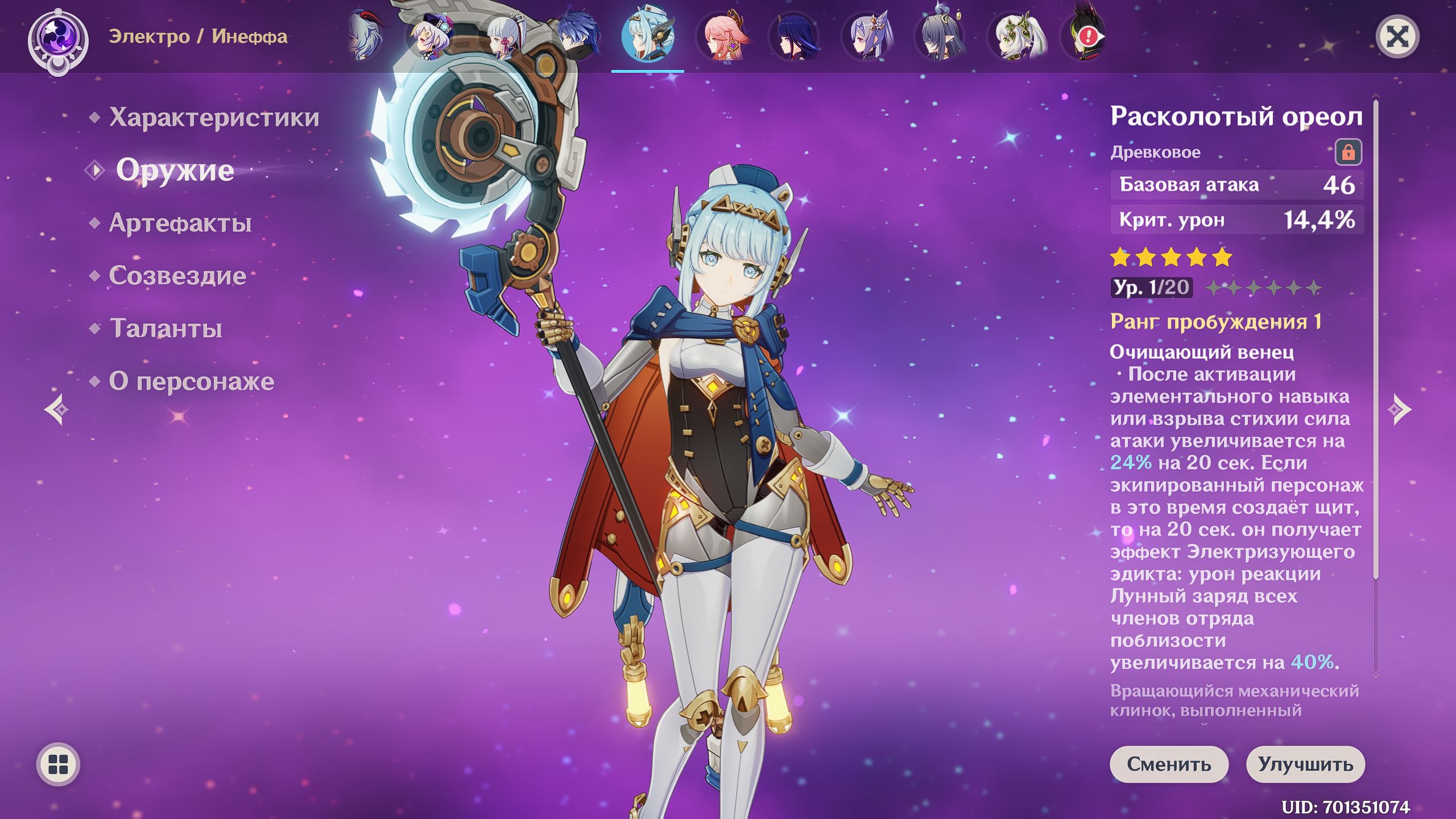Screen dimensions: 1456x819
Task: Open the Характеристики (attributes) menu
Action: click(214, 117)
